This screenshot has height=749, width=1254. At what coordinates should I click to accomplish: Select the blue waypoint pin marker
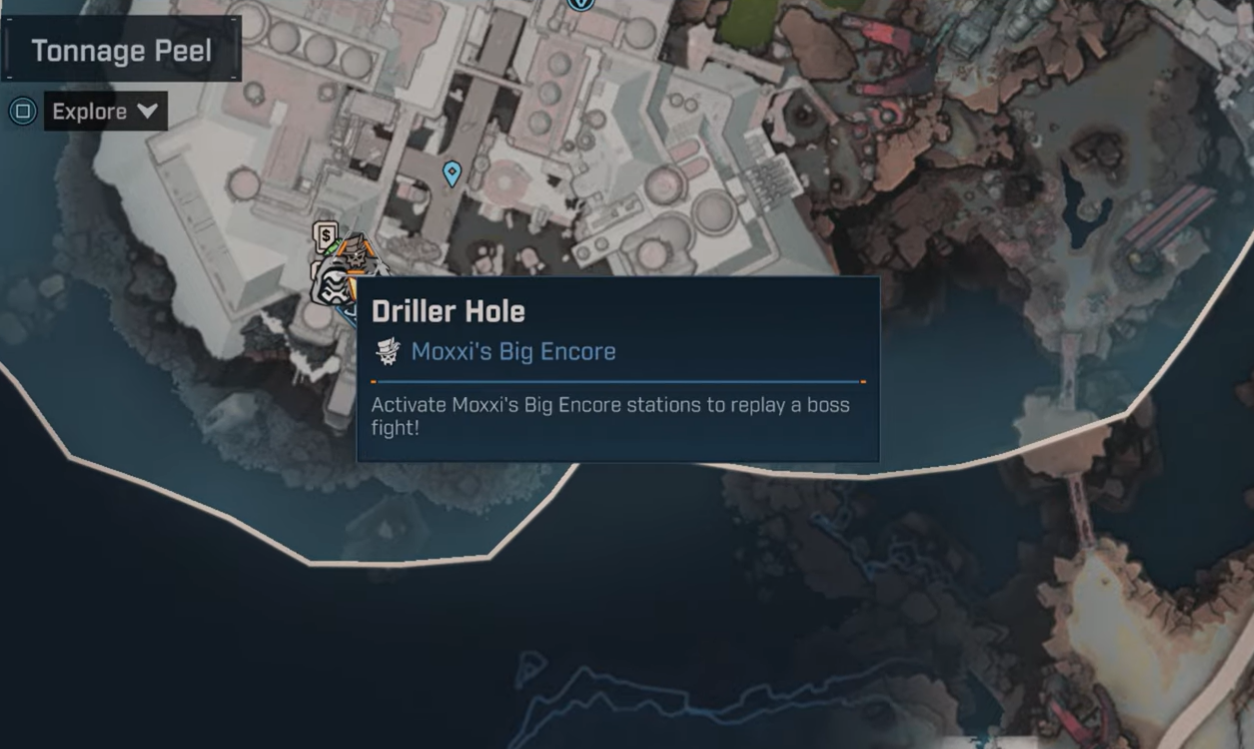point(452,173)
